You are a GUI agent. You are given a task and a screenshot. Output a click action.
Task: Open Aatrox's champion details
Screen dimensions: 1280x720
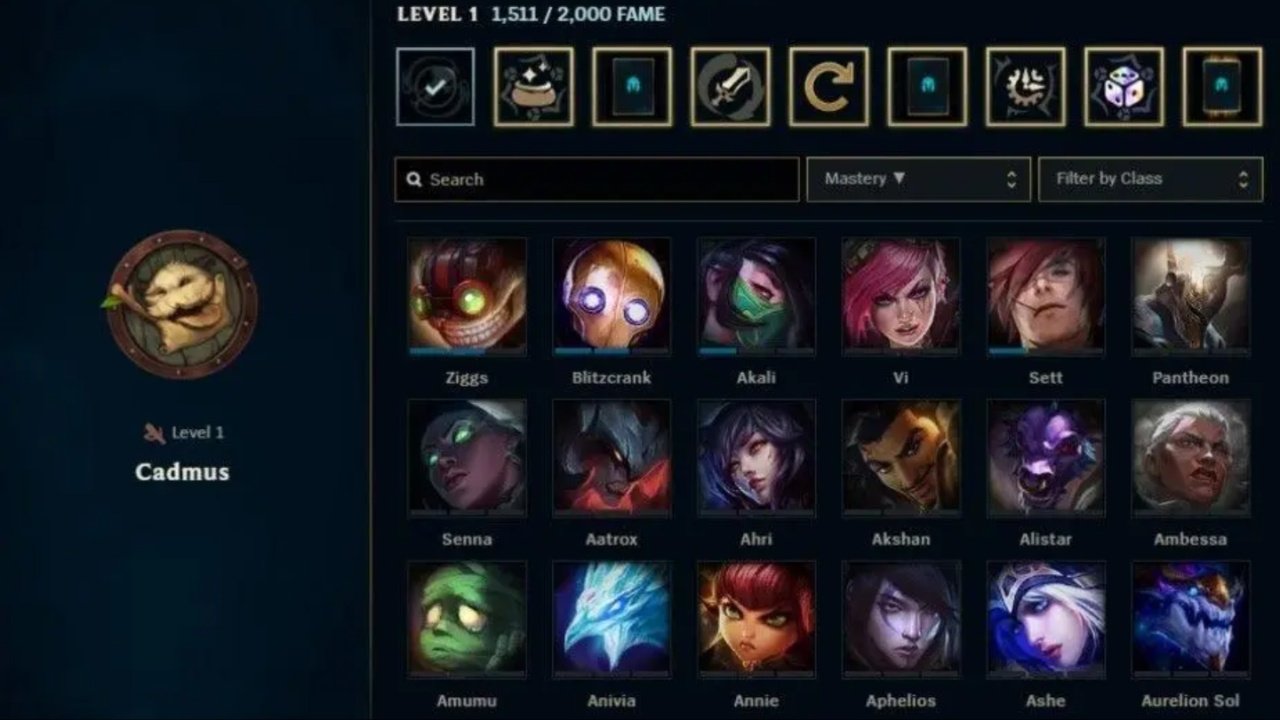pos(612,455)
